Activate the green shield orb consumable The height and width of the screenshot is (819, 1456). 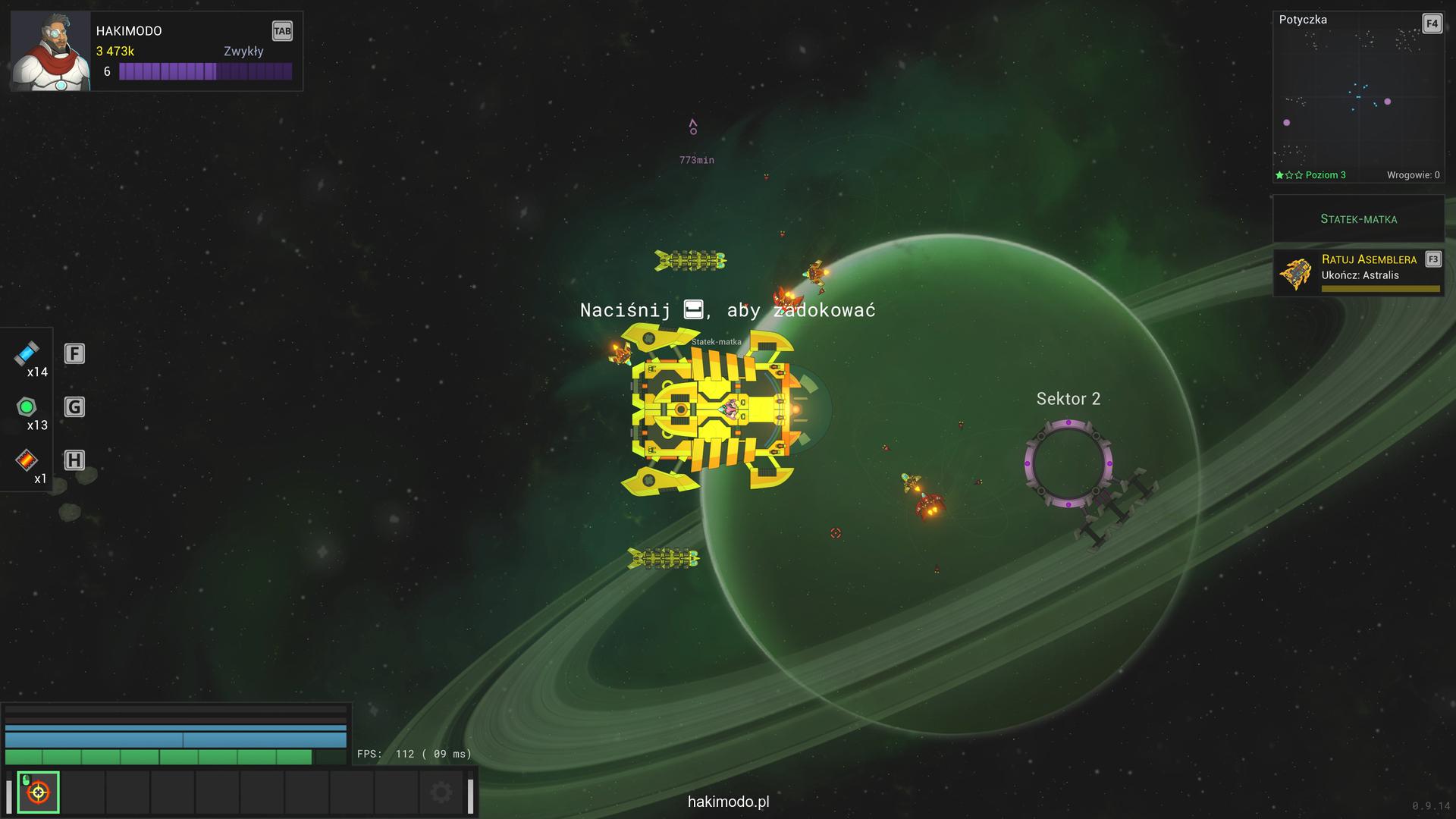pyautogui.click(x=27, y=407)
